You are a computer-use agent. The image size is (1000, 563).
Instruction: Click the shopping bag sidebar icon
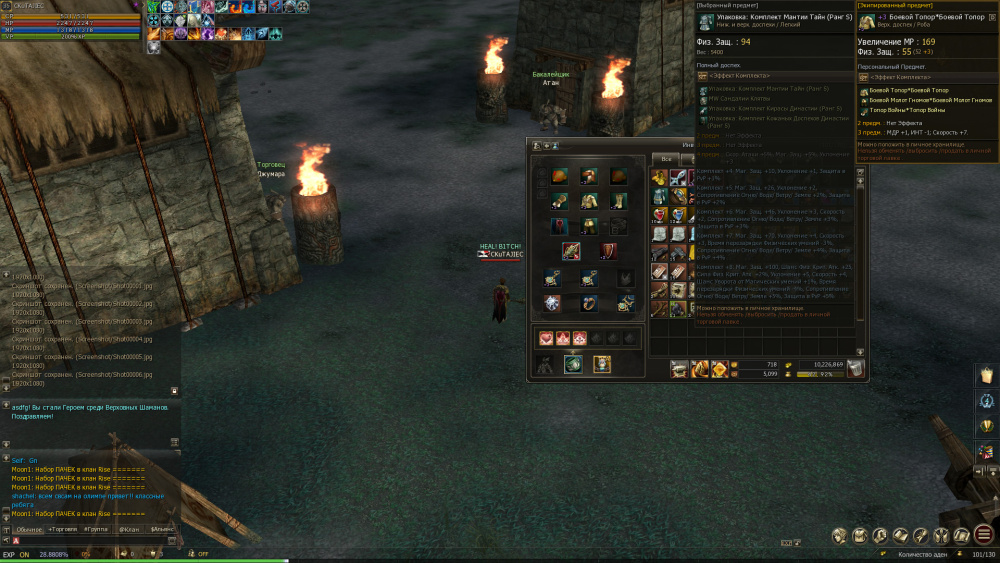point(985,374)
